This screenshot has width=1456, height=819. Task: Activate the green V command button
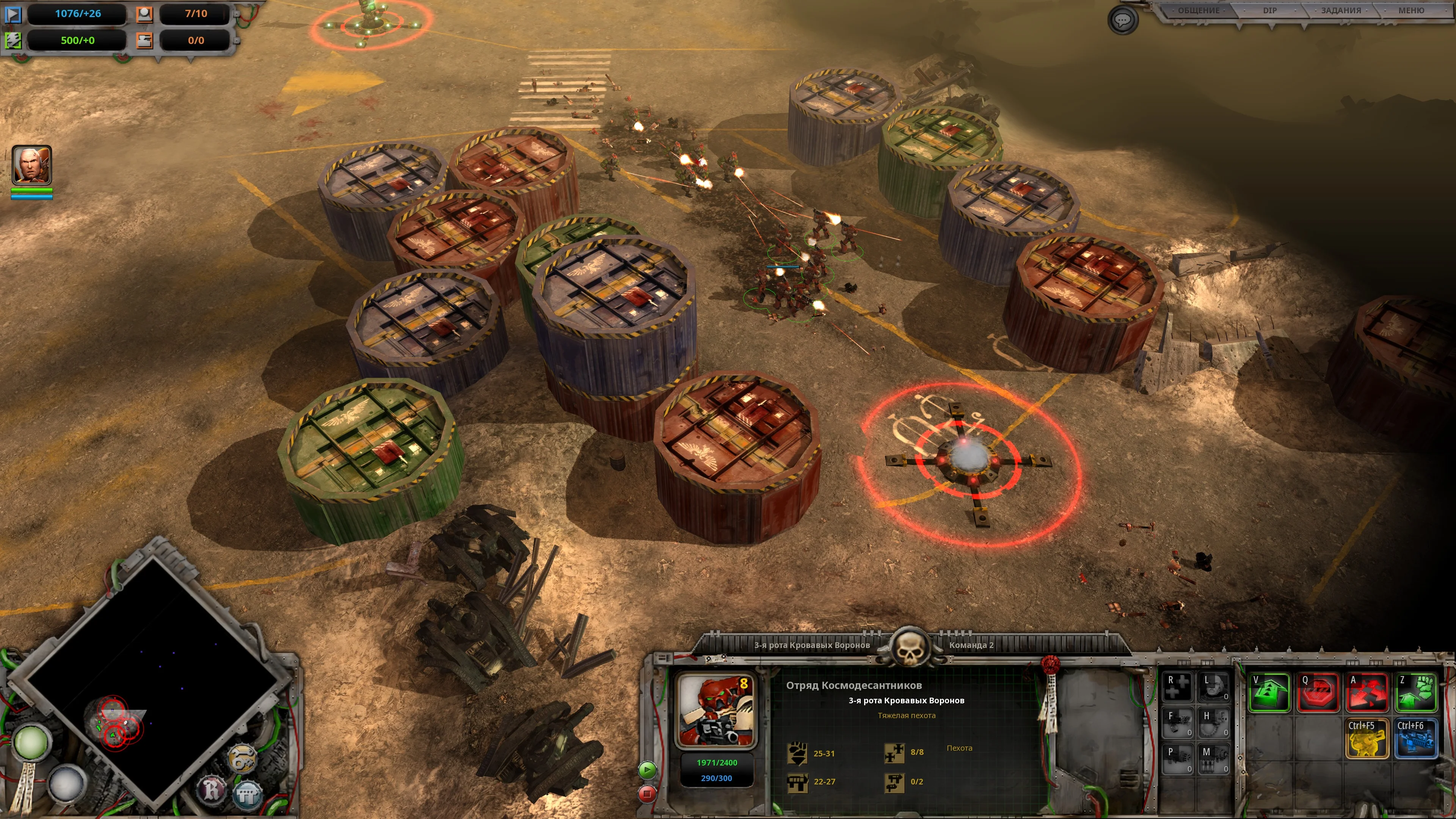pos(1269,692)
